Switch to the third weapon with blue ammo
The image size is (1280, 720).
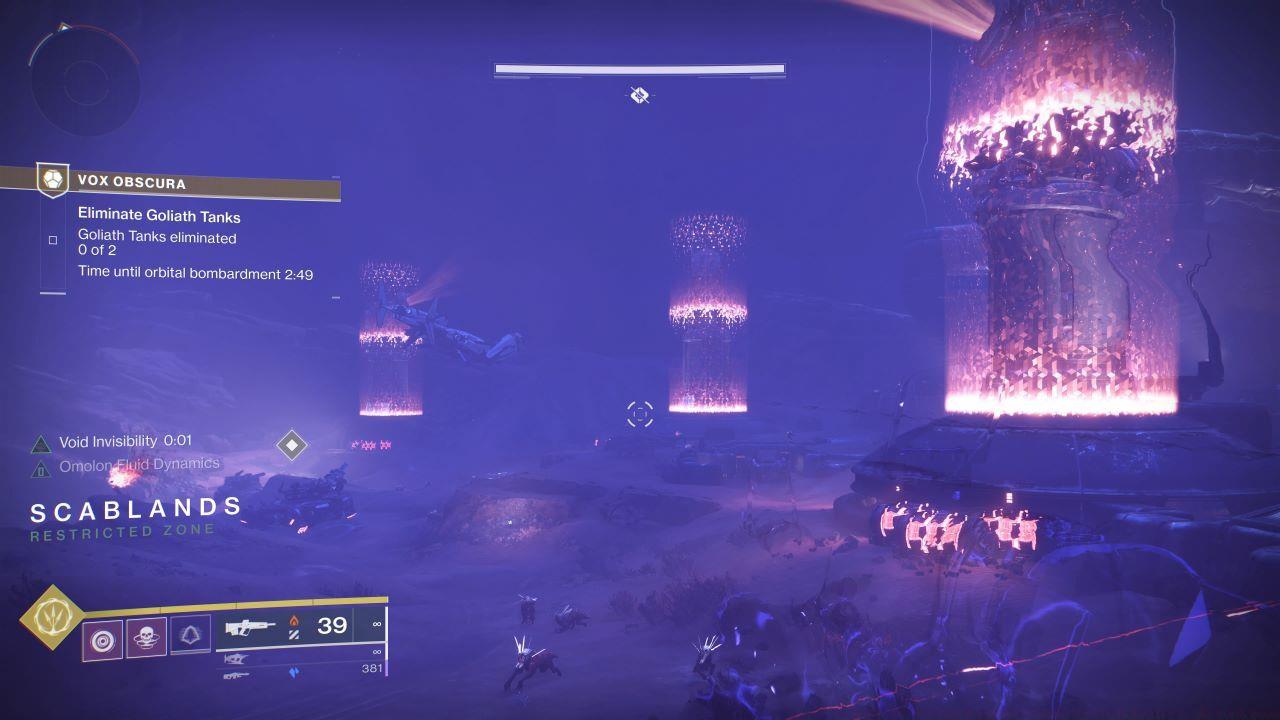point(237,676)
